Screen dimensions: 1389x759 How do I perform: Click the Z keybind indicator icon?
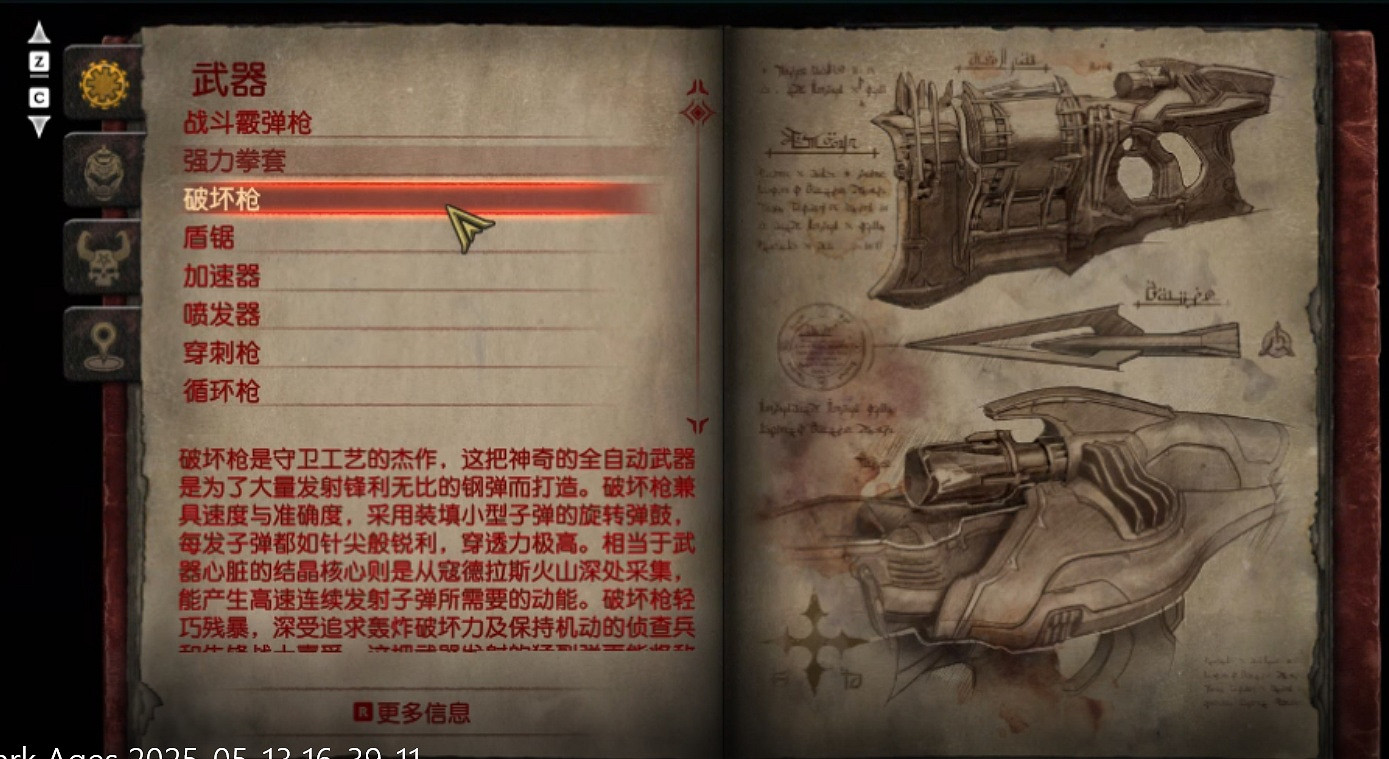pyautogui.click(x=38, y=62)
